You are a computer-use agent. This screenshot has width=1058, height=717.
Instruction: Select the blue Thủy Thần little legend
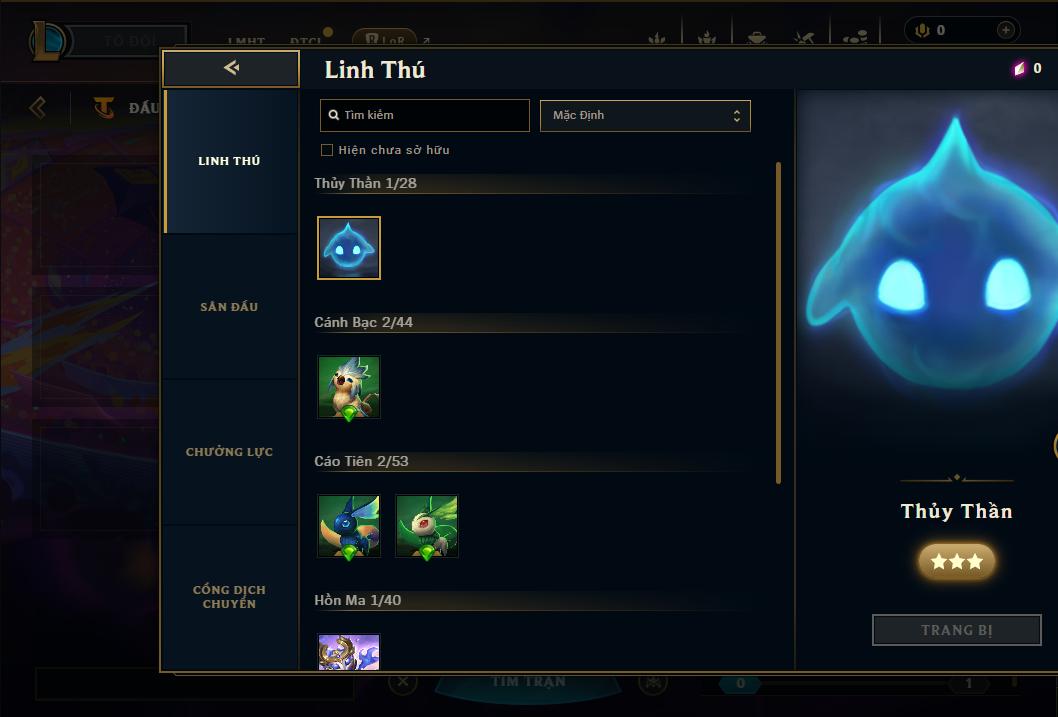(349, 248)
